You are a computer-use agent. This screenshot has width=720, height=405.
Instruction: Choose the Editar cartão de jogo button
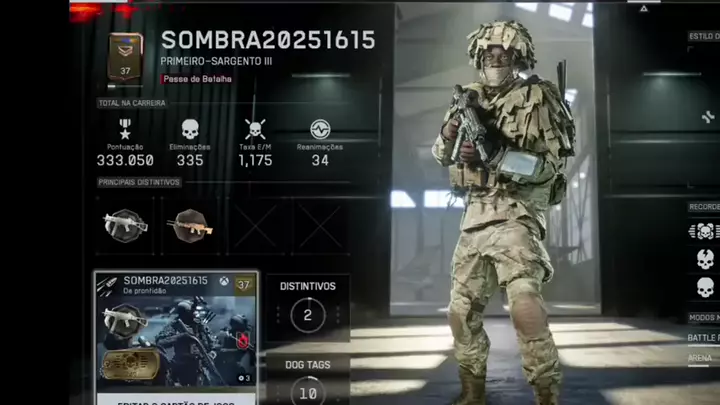pyautogui.click(x=176, y=399)
